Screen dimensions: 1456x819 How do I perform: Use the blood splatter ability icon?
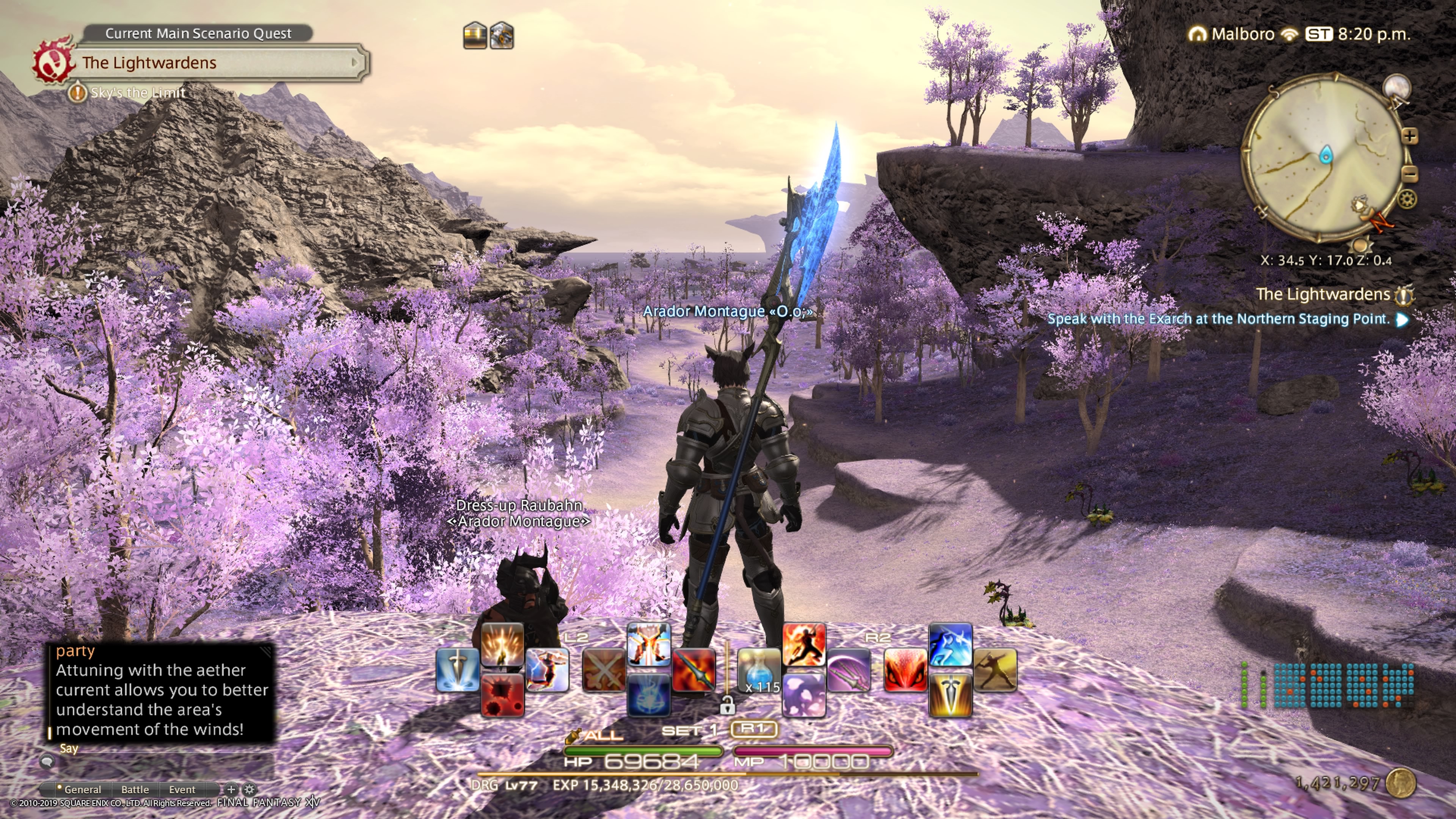click(502, 695)
